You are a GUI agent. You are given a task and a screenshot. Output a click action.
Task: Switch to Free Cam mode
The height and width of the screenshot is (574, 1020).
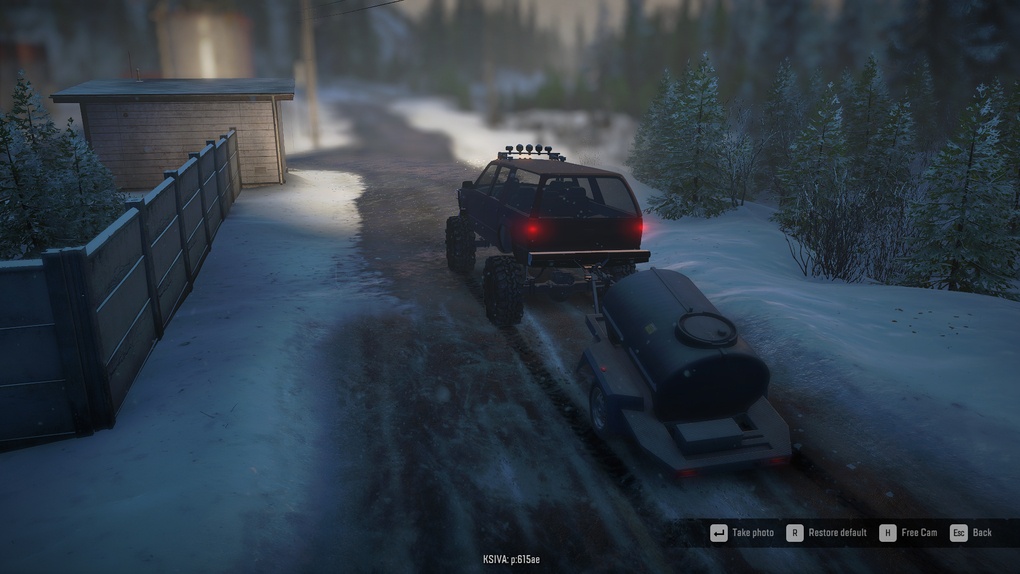point(909,533)
